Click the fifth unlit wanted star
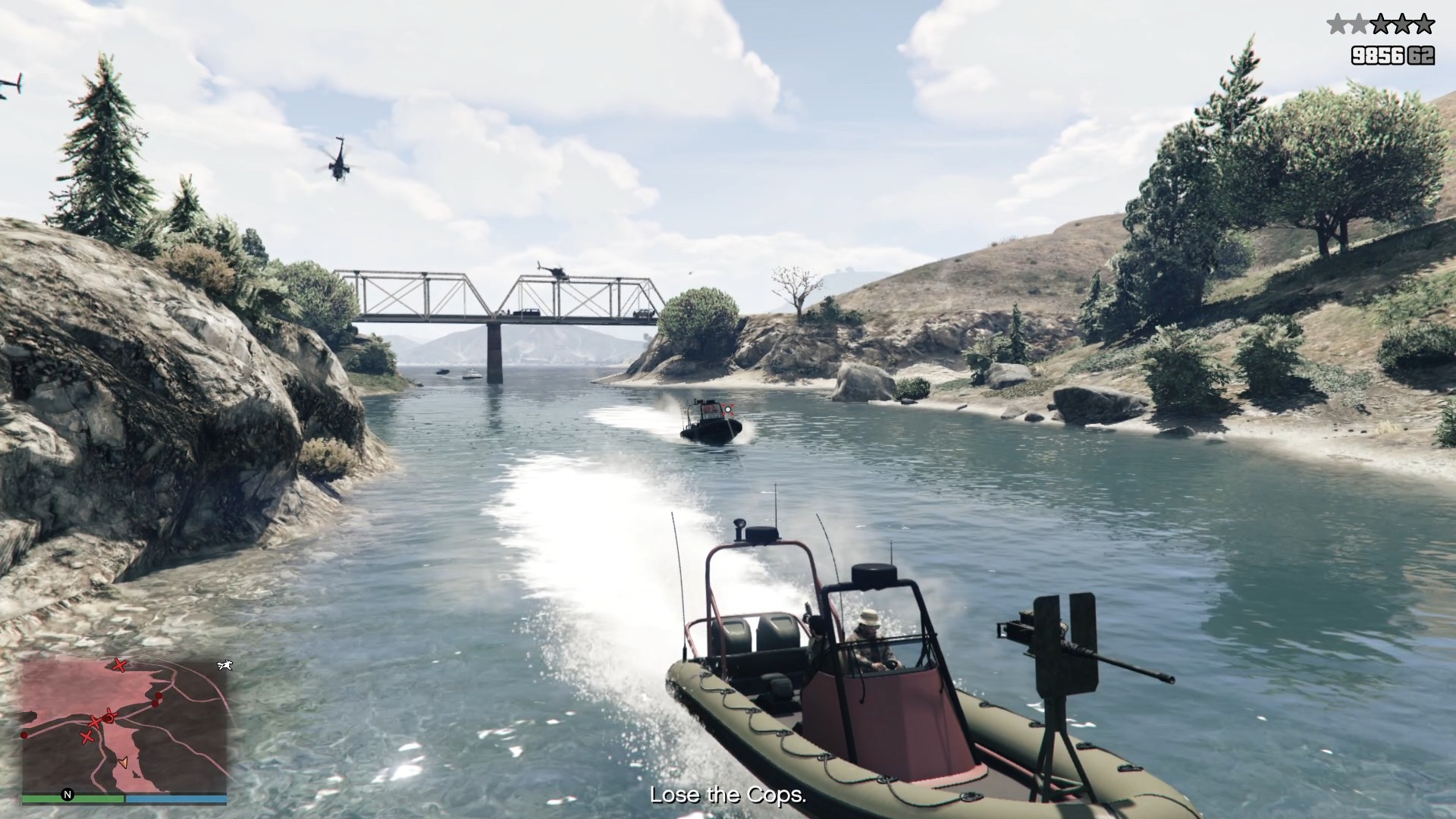The image size is (1456, 819). (1424, 24)
